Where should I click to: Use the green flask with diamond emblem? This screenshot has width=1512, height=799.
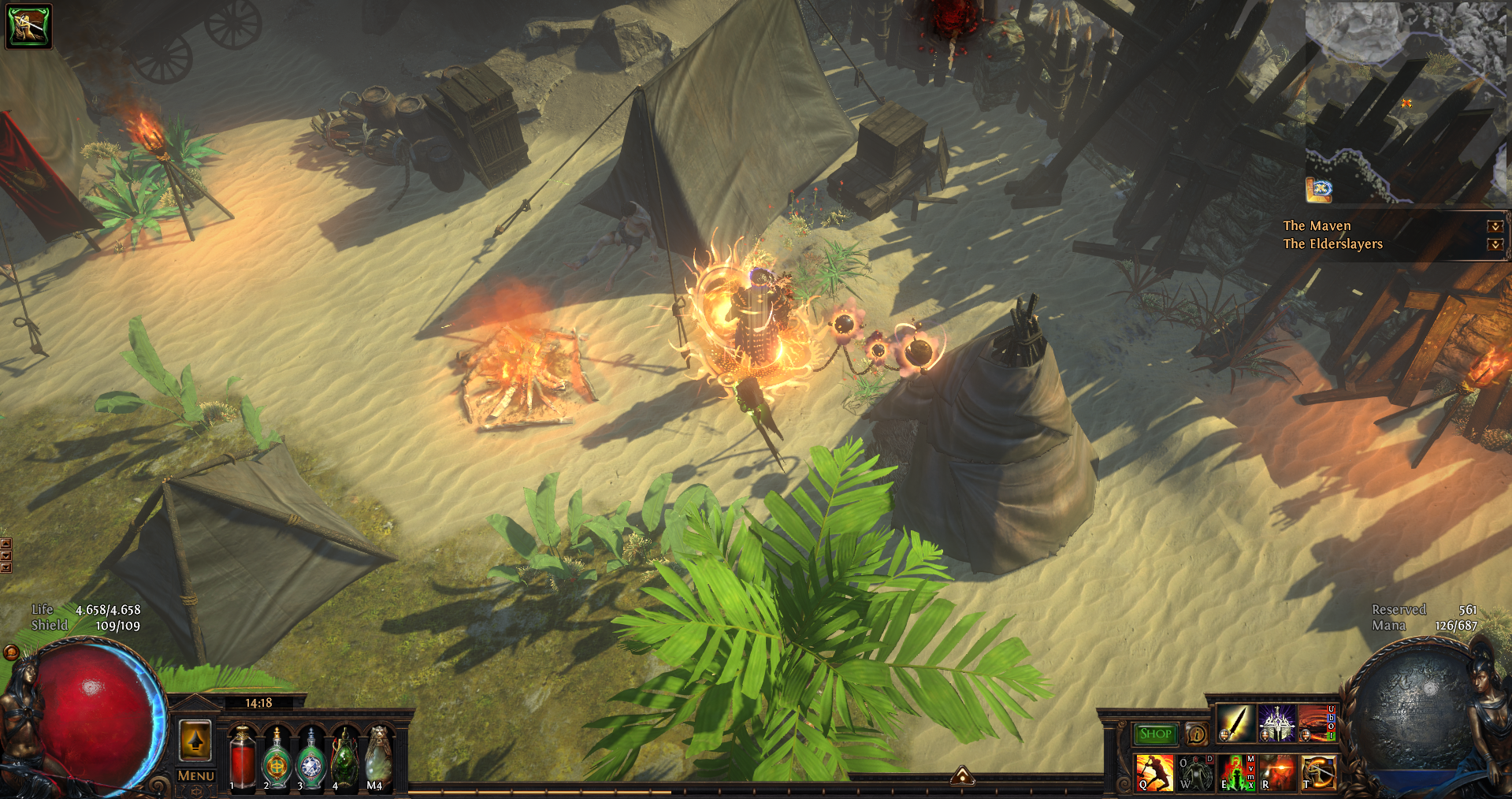click(311, 758)
